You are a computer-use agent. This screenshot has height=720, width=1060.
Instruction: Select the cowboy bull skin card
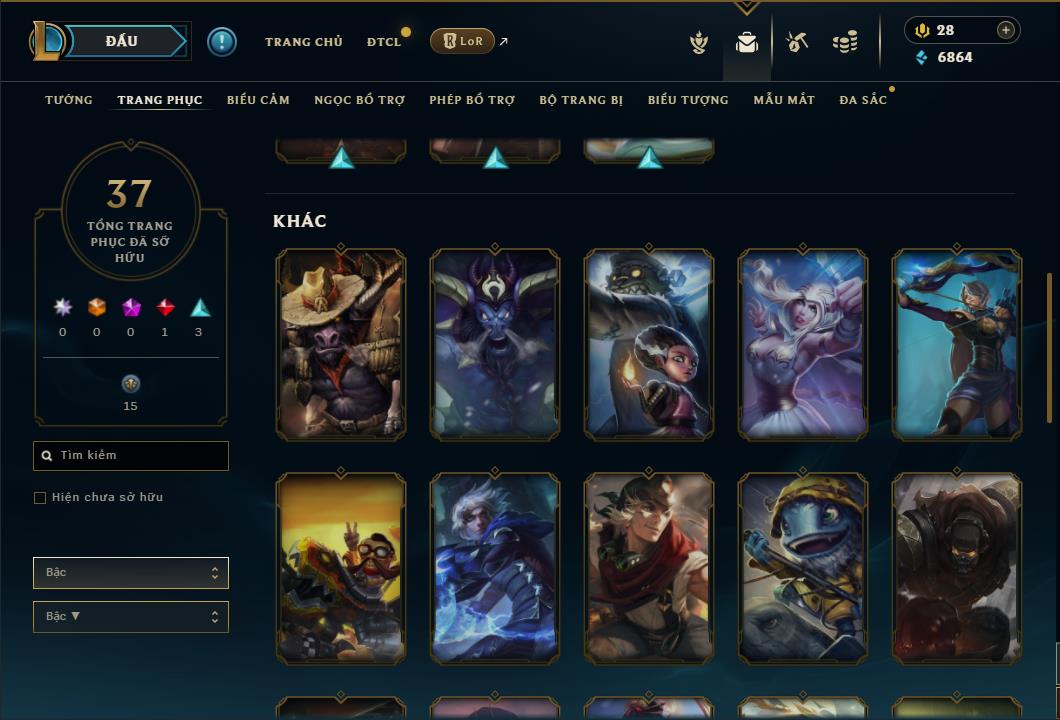(x=341, y=345)
